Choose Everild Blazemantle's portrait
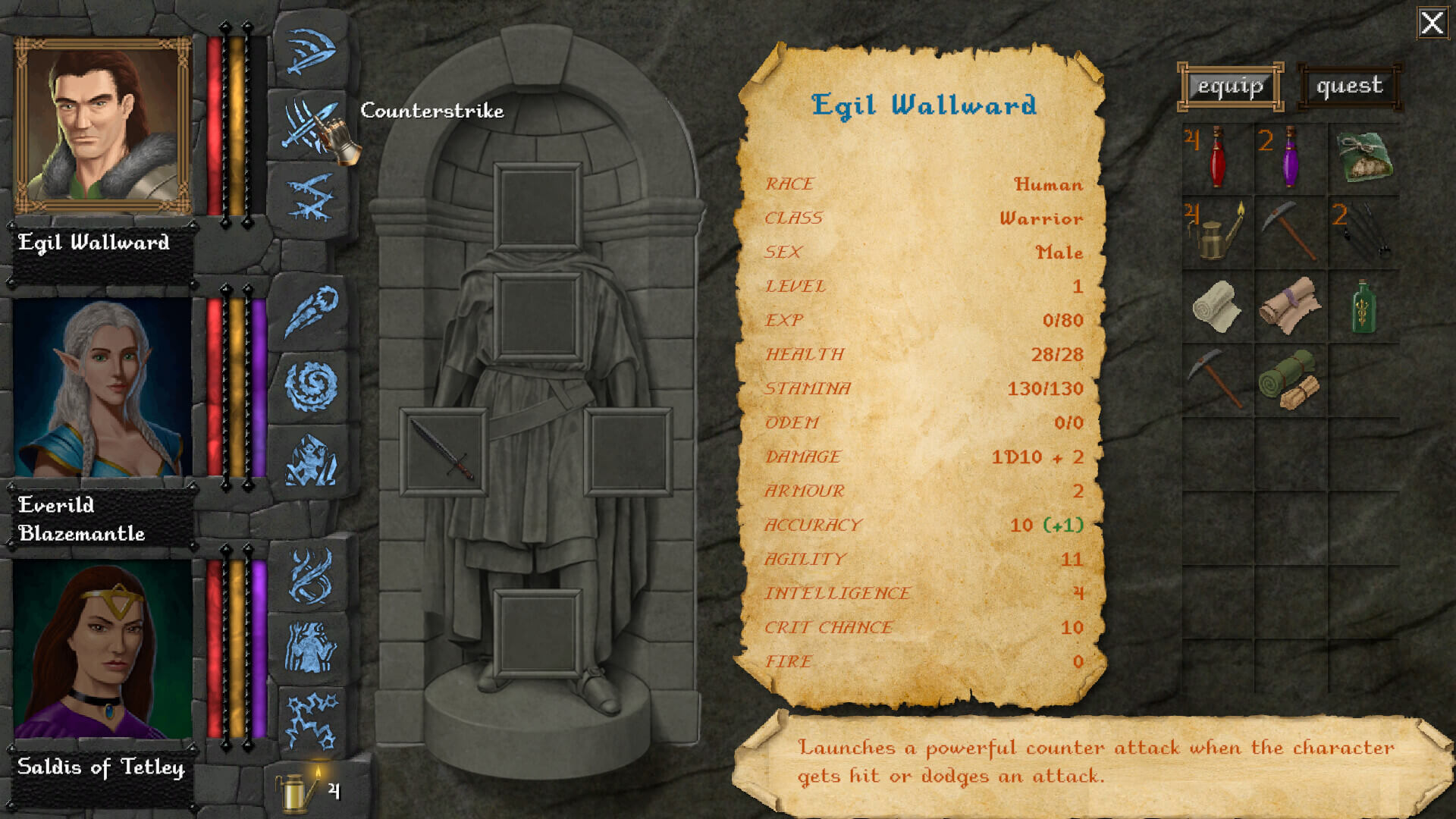The width and height of the screenshot is (1456, 819). pos(102,388)
